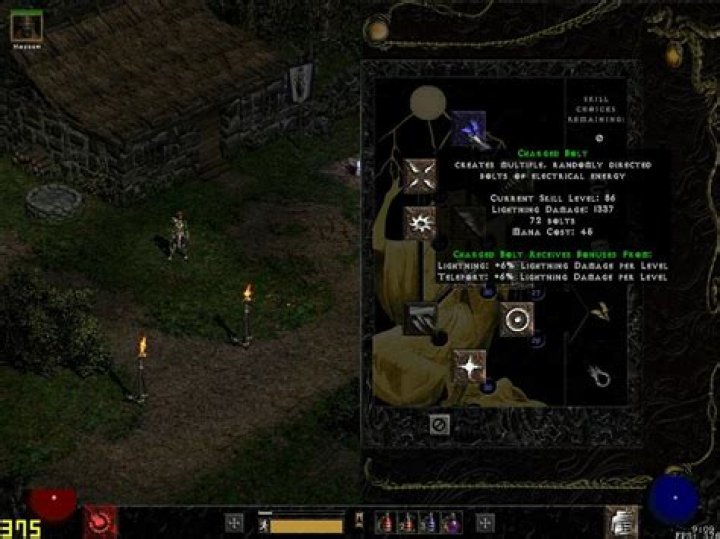720x539 pixels.
Task: Select the Lightning Mastery star skill icon
Action: (x=468, y=365)
